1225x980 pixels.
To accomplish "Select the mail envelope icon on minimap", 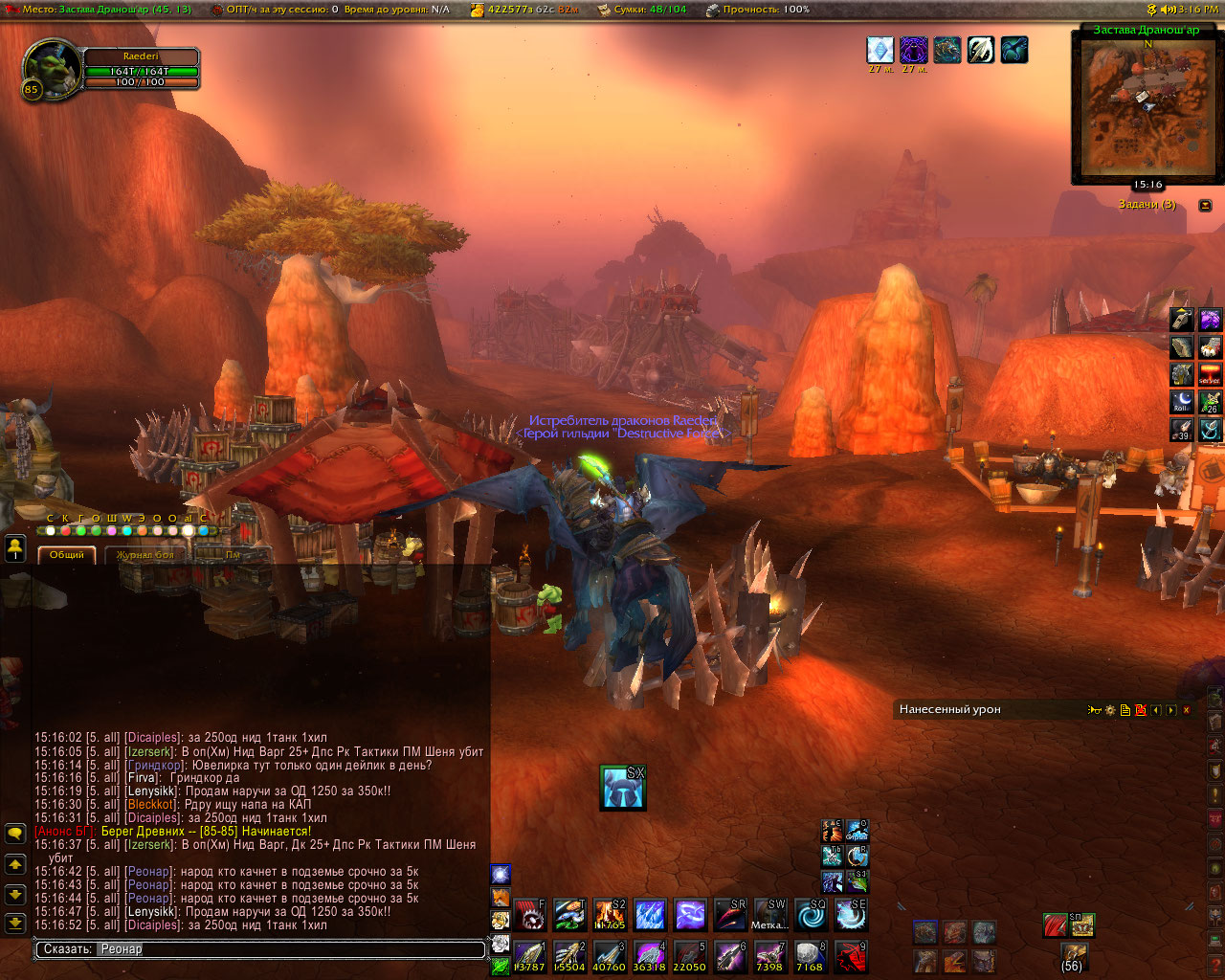I will 1142,98.
